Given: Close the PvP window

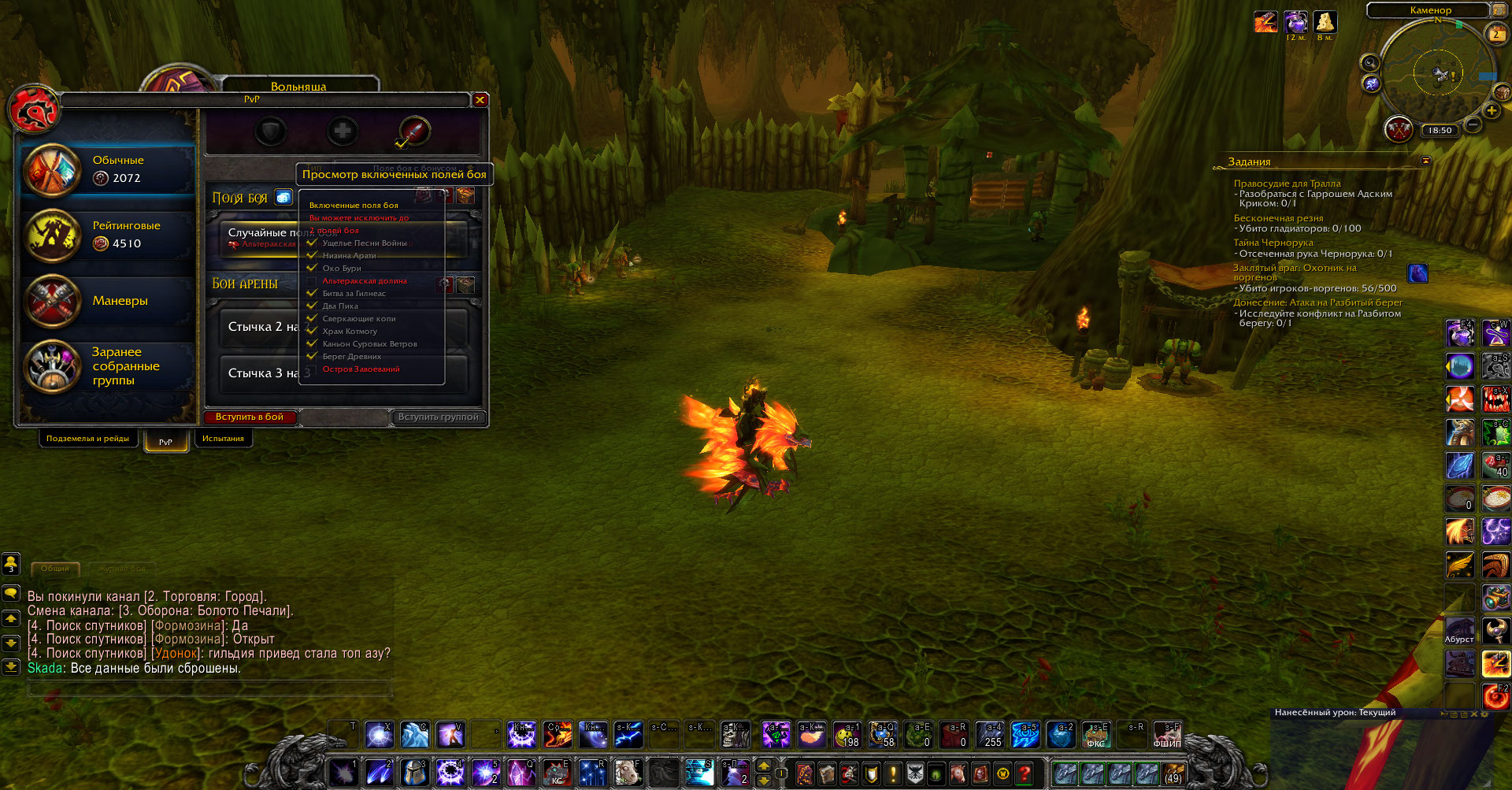Looking at the screenshot, I should [x=480, y=100].
